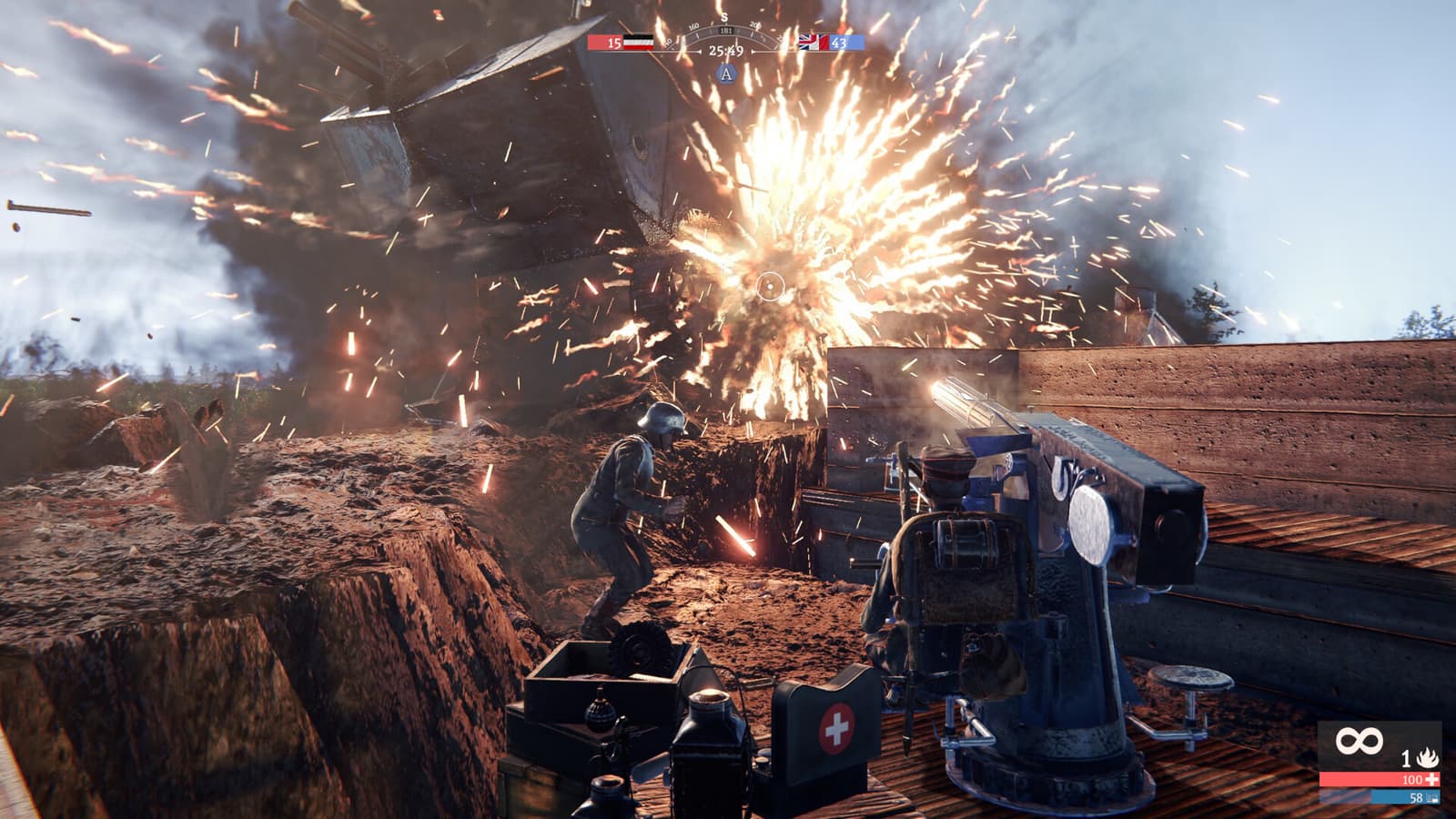The image size is (1456, 819).
Task: Click the German Empire flag icon
Action: tap(638, 42)
